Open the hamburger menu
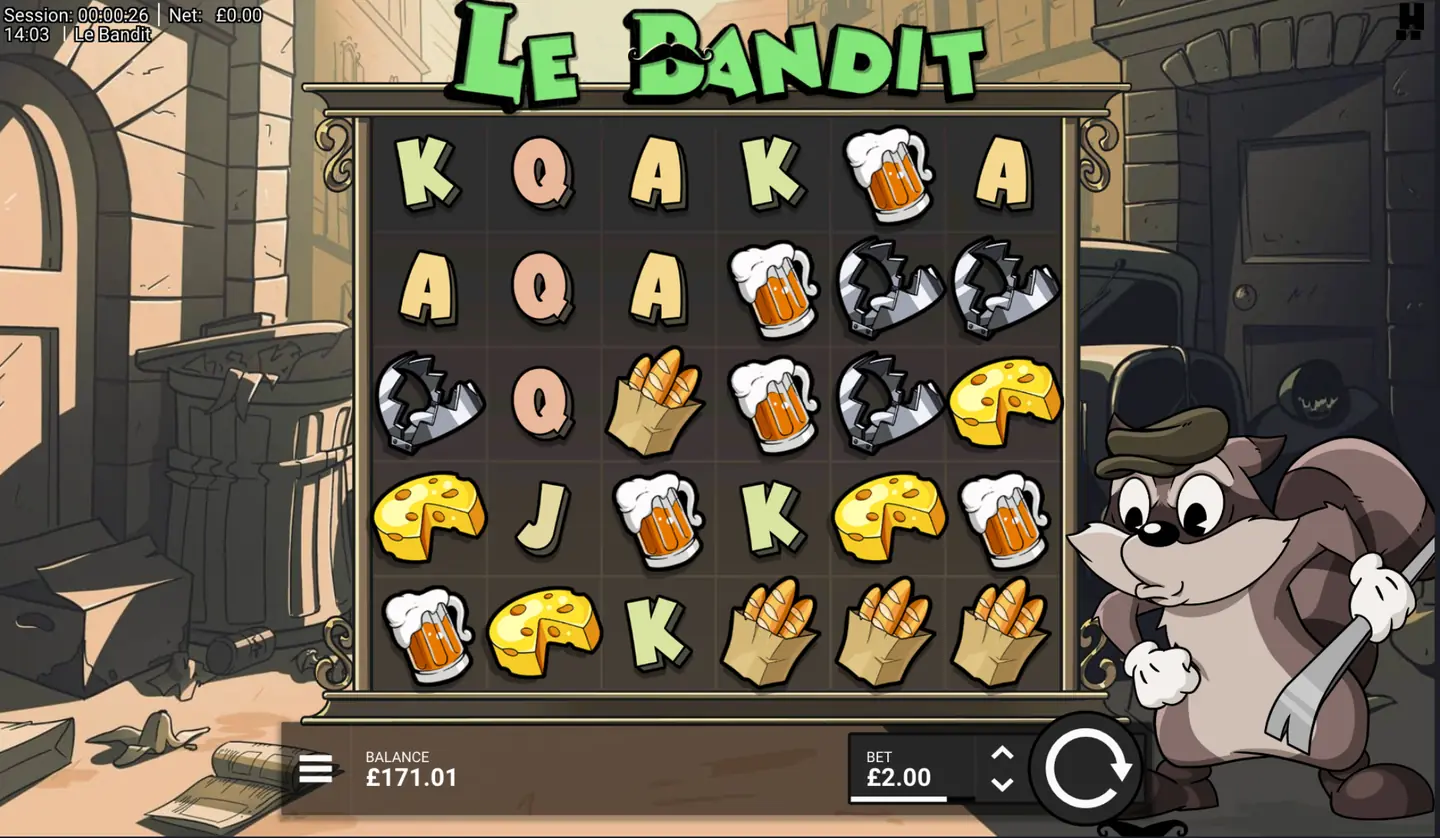Screen dimensions: 1440x838 pos(316,768)
